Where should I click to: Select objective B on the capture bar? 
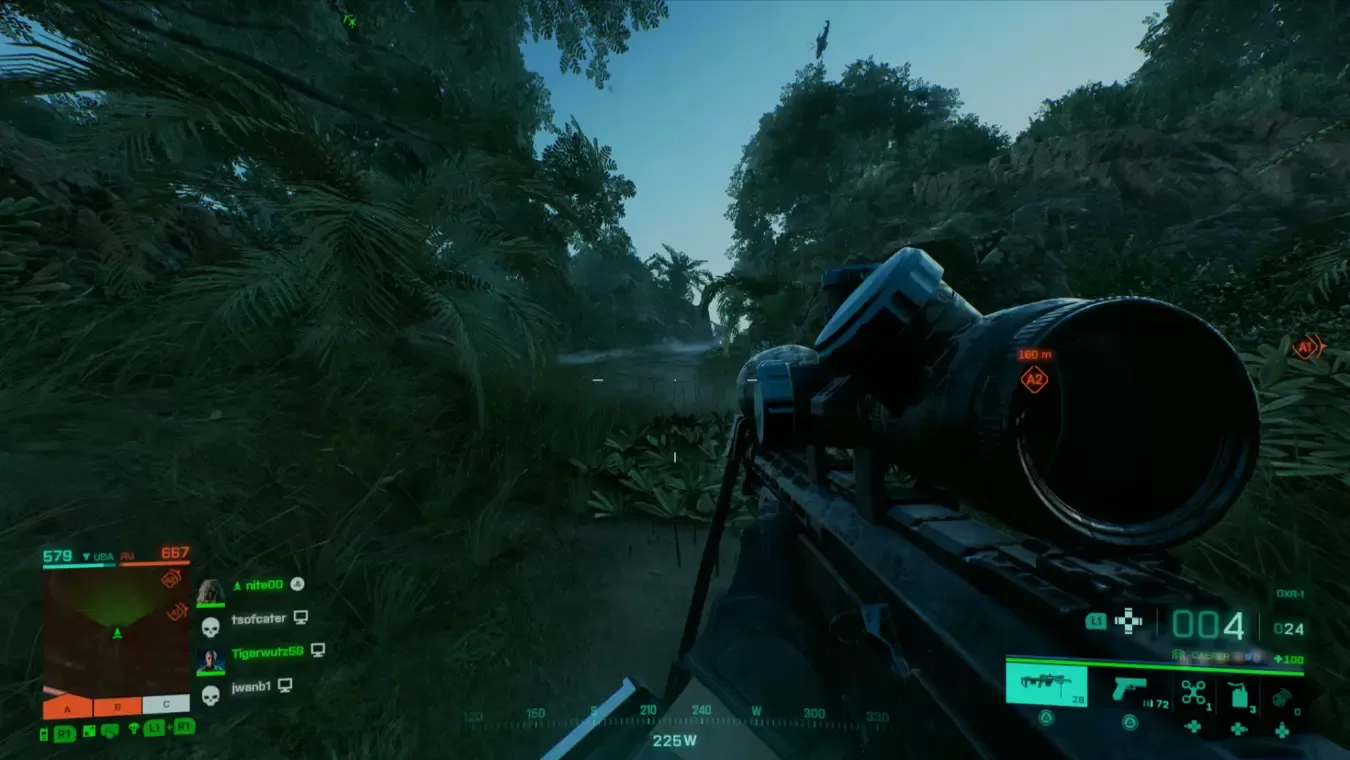point(117,707)
